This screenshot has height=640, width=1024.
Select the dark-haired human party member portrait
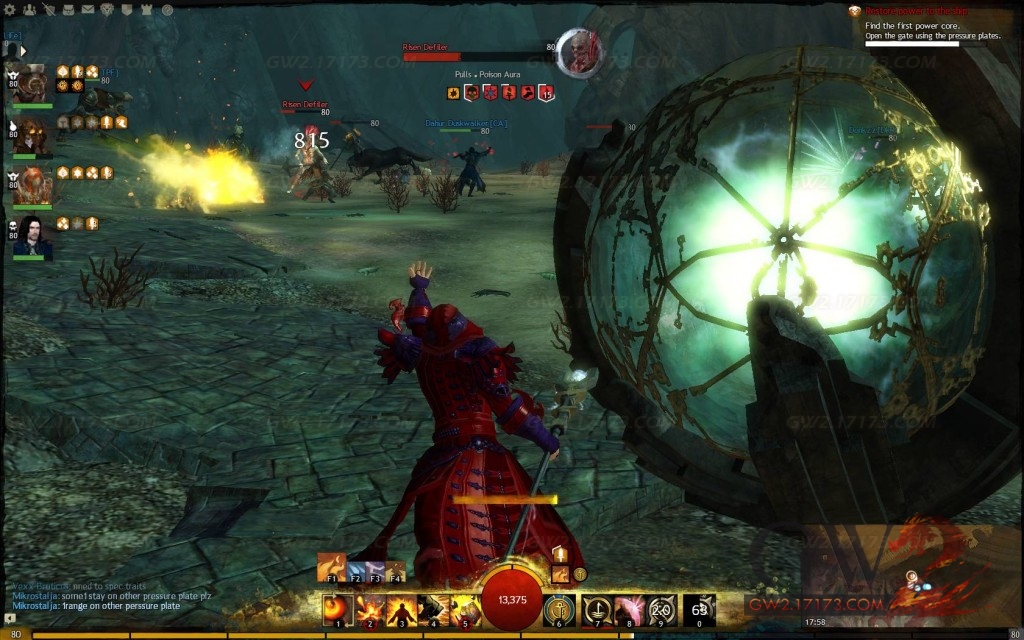33,237
